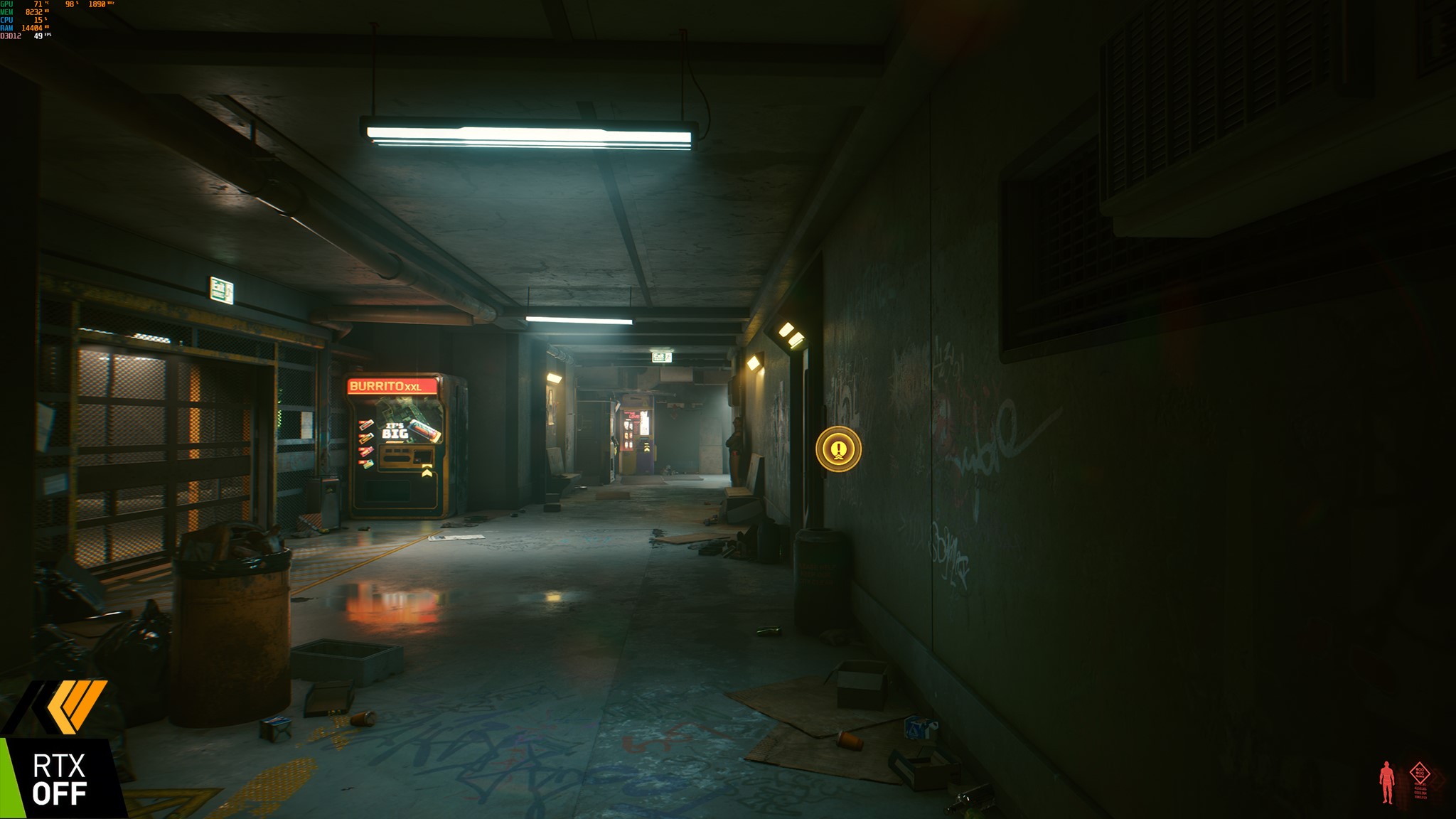Click the red diamond HUD icon

pyautogui.click(x=1420, y=773)
